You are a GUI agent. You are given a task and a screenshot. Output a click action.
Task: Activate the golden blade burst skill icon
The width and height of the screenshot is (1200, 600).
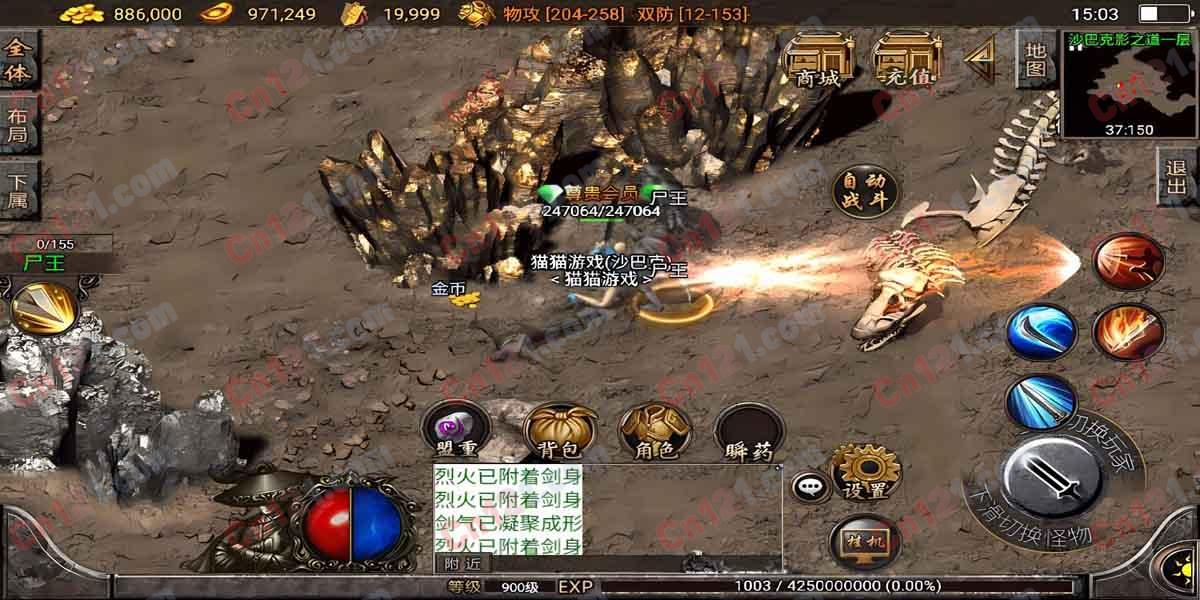43,307
